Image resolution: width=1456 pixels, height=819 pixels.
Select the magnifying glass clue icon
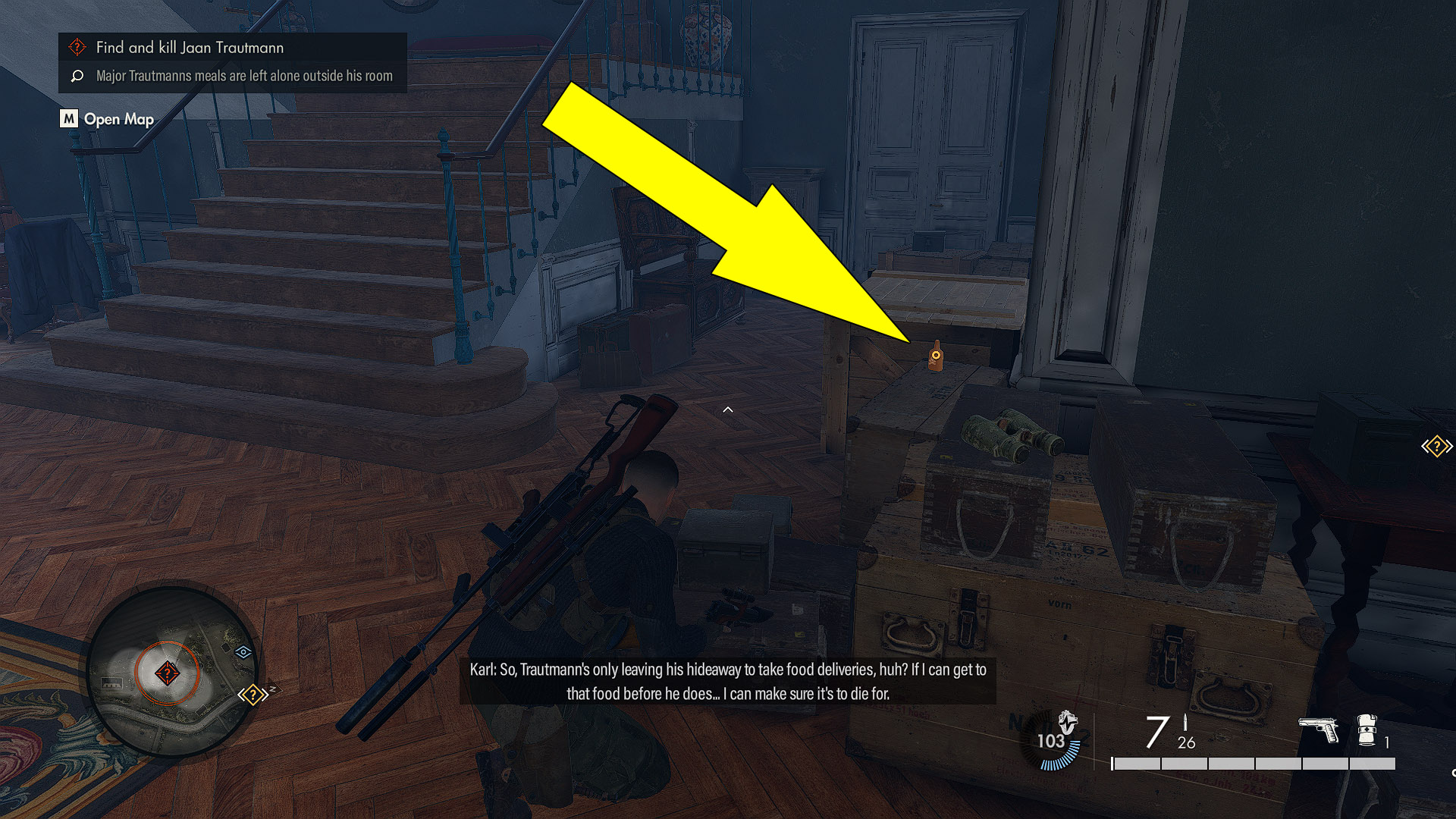pos(76,76)
